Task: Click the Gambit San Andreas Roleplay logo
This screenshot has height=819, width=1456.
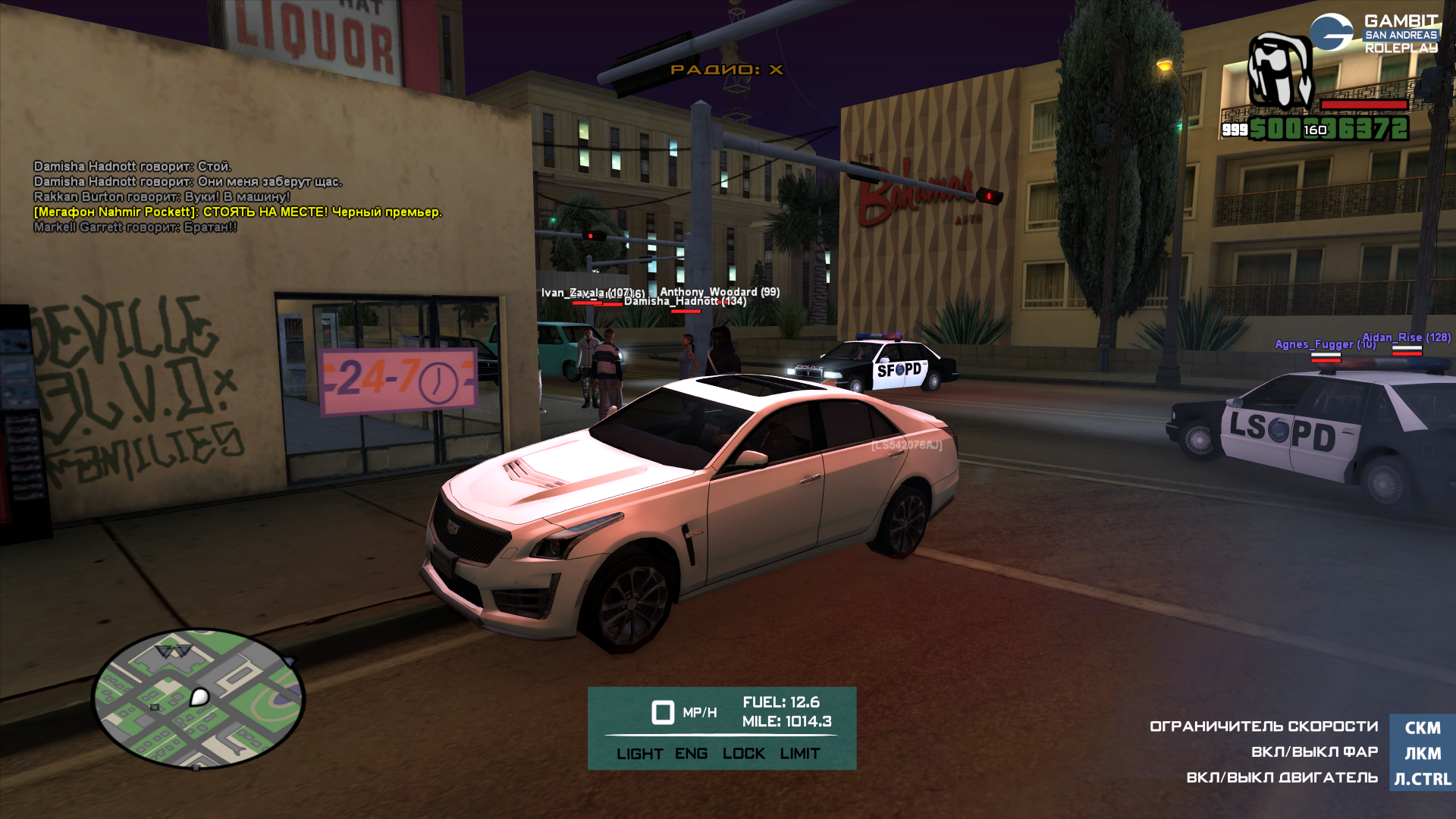Action: [x=1374, y=34]
